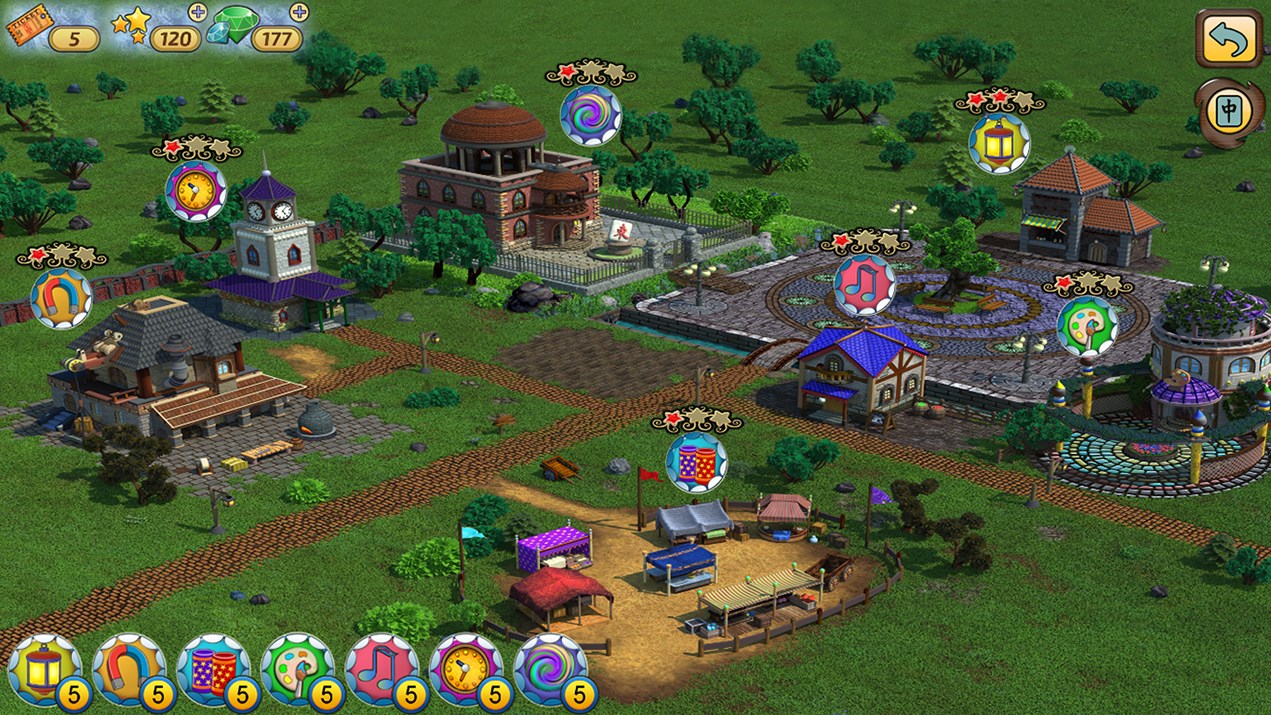Select the swirl power-up with count 5
This screenshot has width=1271, height=715.
pos(550,670)
